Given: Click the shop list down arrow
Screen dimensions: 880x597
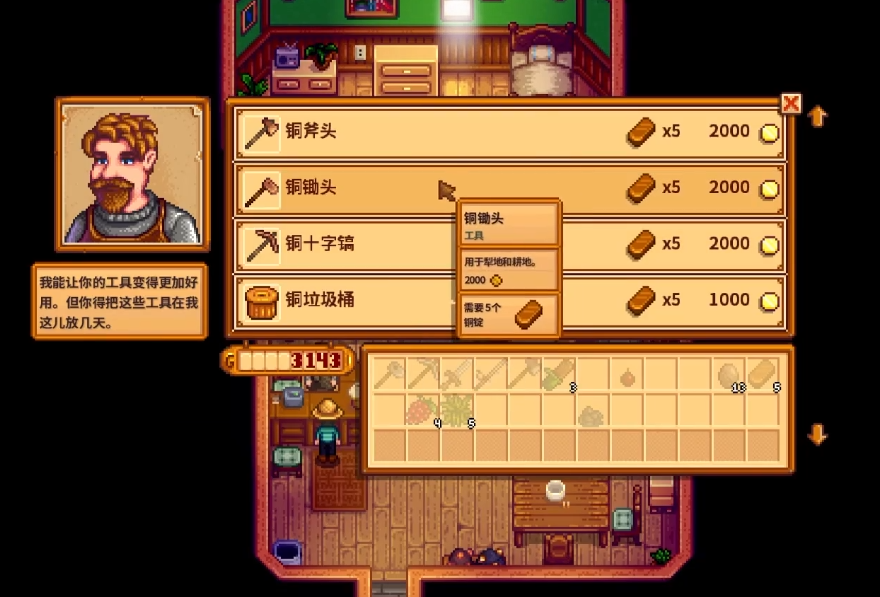Looking at the screenshot, I should 817,434.
